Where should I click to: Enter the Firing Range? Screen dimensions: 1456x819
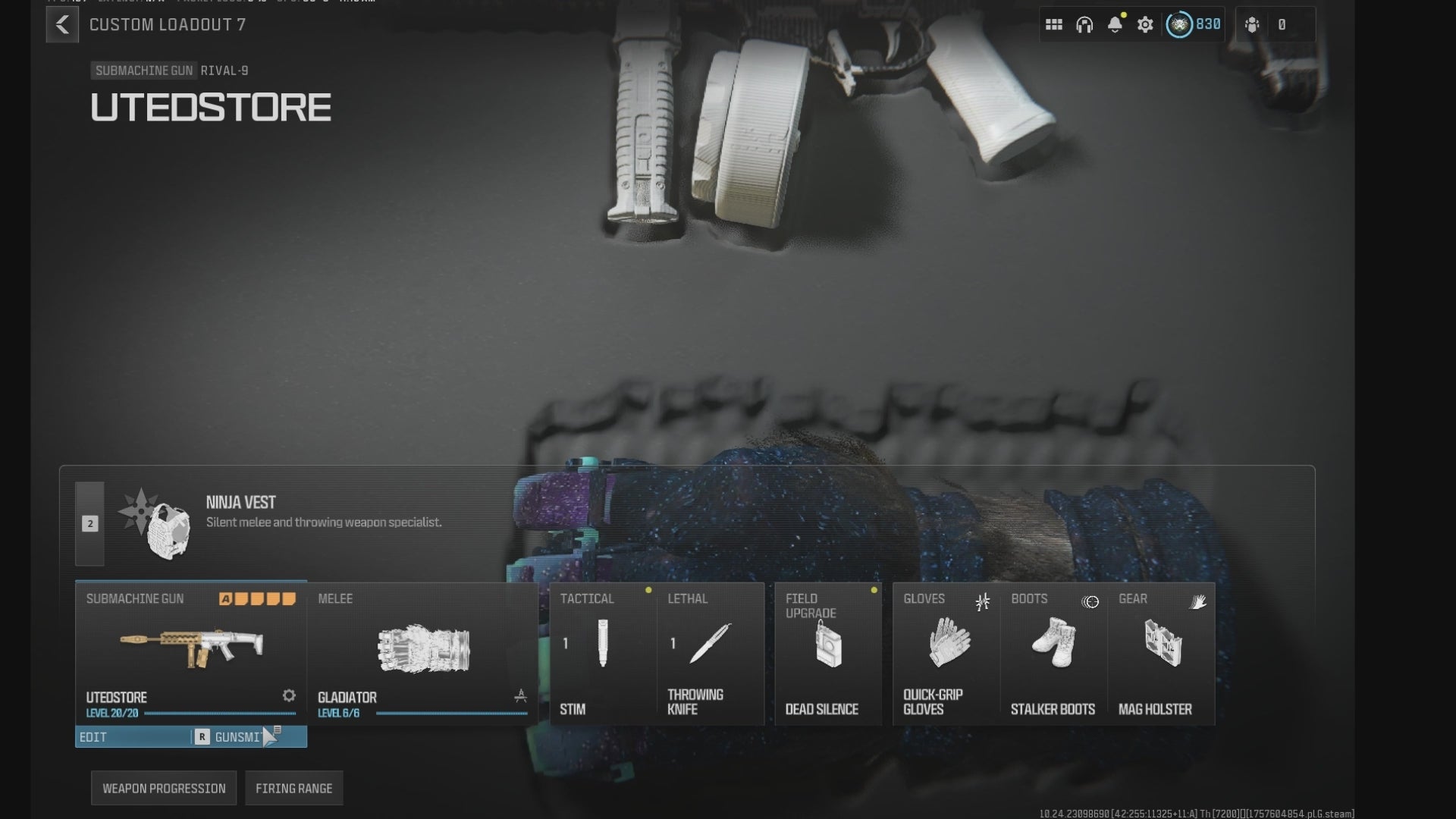pos(294,789)
